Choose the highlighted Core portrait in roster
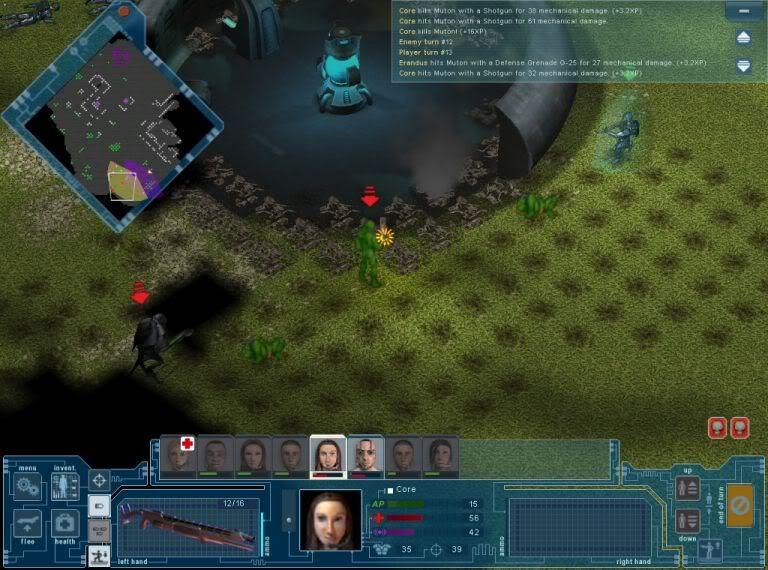Image resolution: width=768 pixels, height=570 pixels. pyautogui.click(x=327, y=455)
